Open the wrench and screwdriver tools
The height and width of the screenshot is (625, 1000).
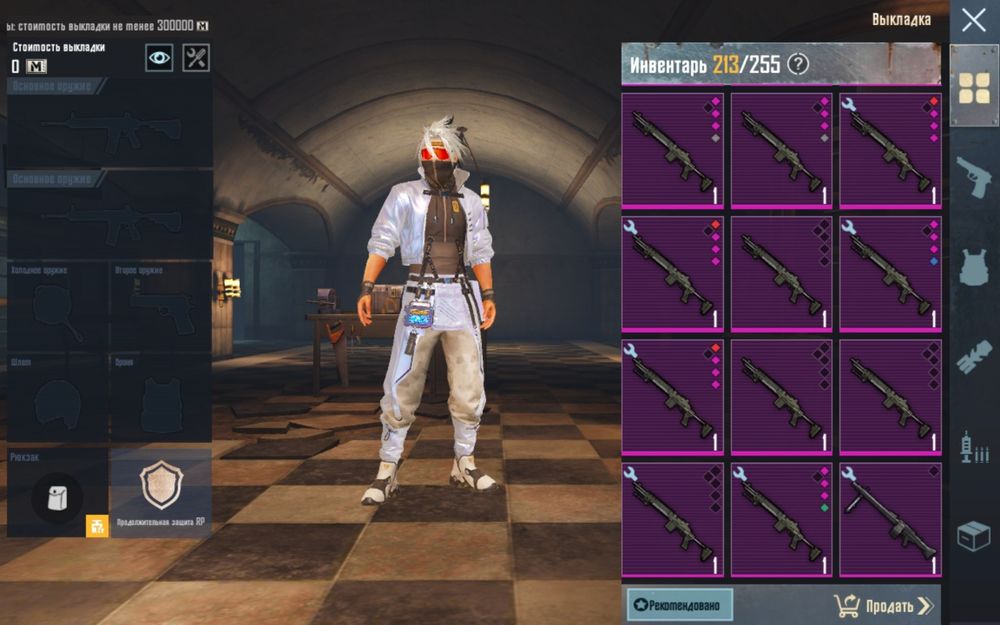point(196,57)
